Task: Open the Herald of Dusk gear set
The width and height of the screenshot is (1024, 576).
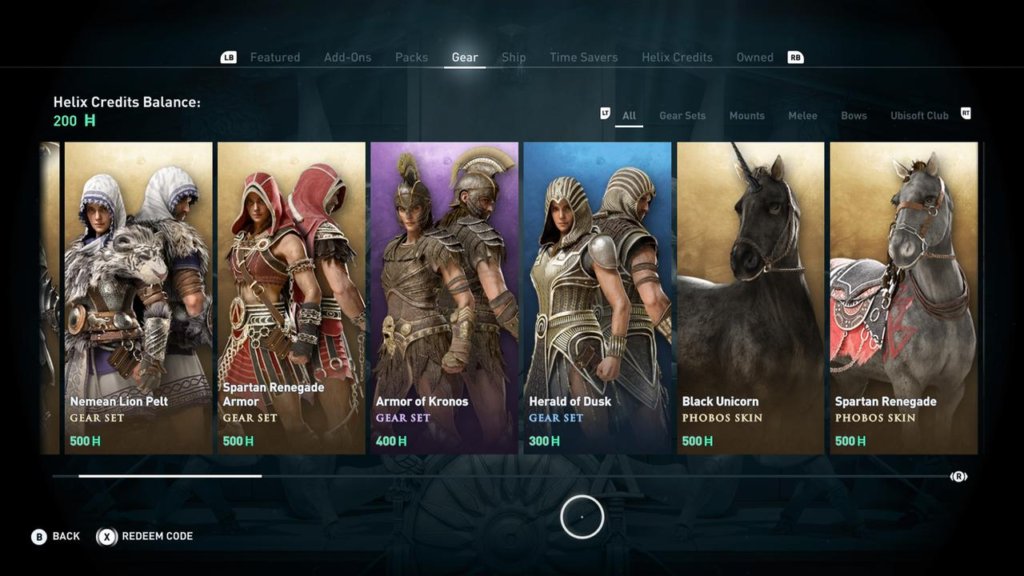Action: coord(597,297)
